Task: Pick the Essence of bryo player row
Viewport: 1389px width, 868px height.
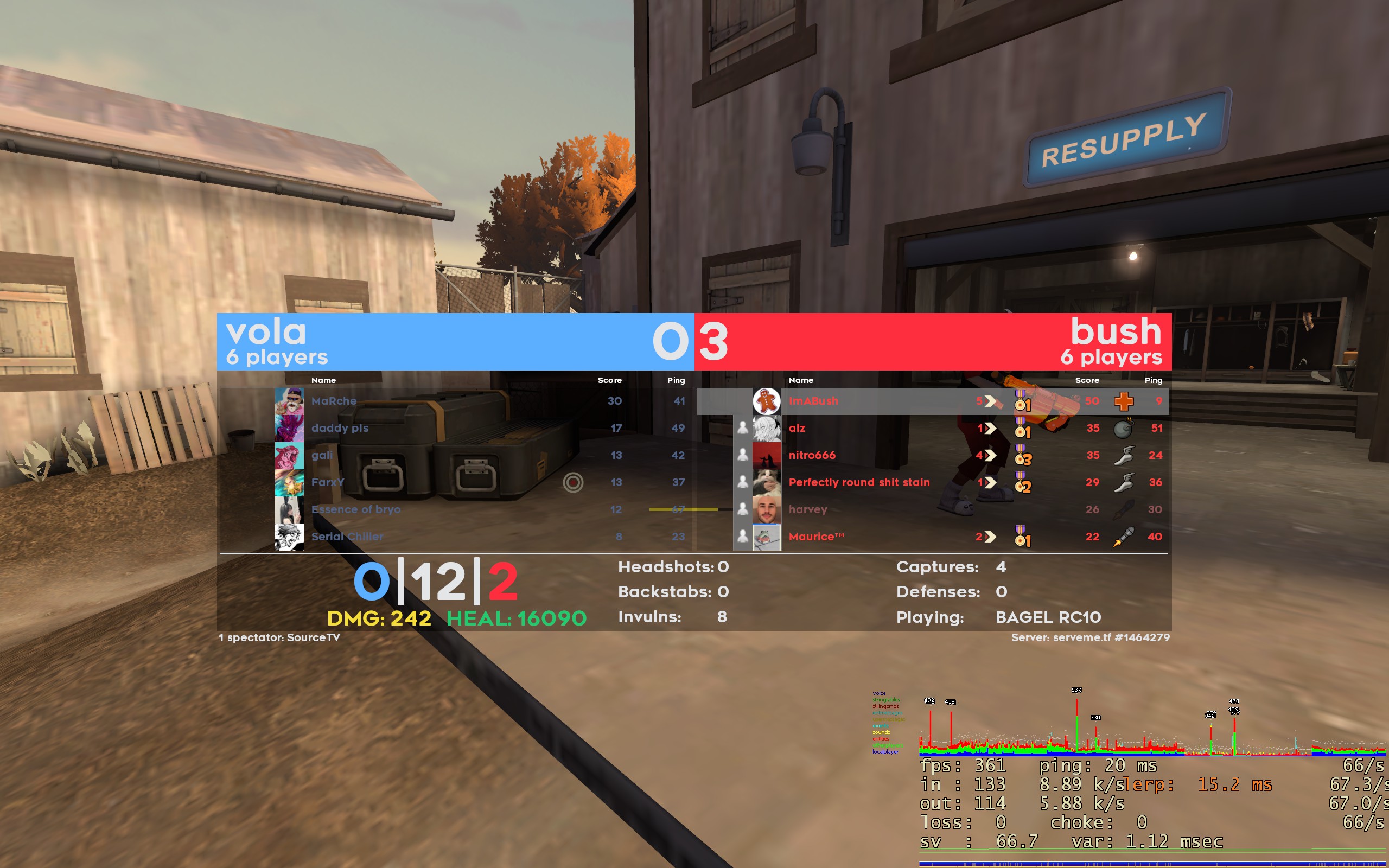Action: pos(356,509)
